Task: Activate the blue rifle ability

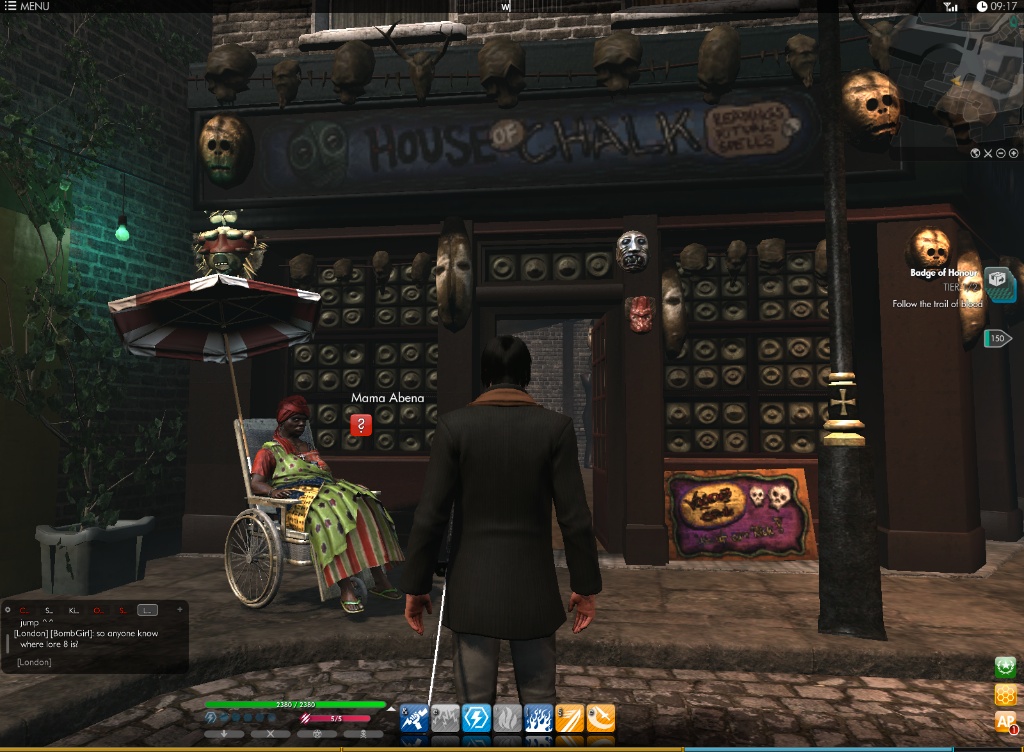Action: 414,718
